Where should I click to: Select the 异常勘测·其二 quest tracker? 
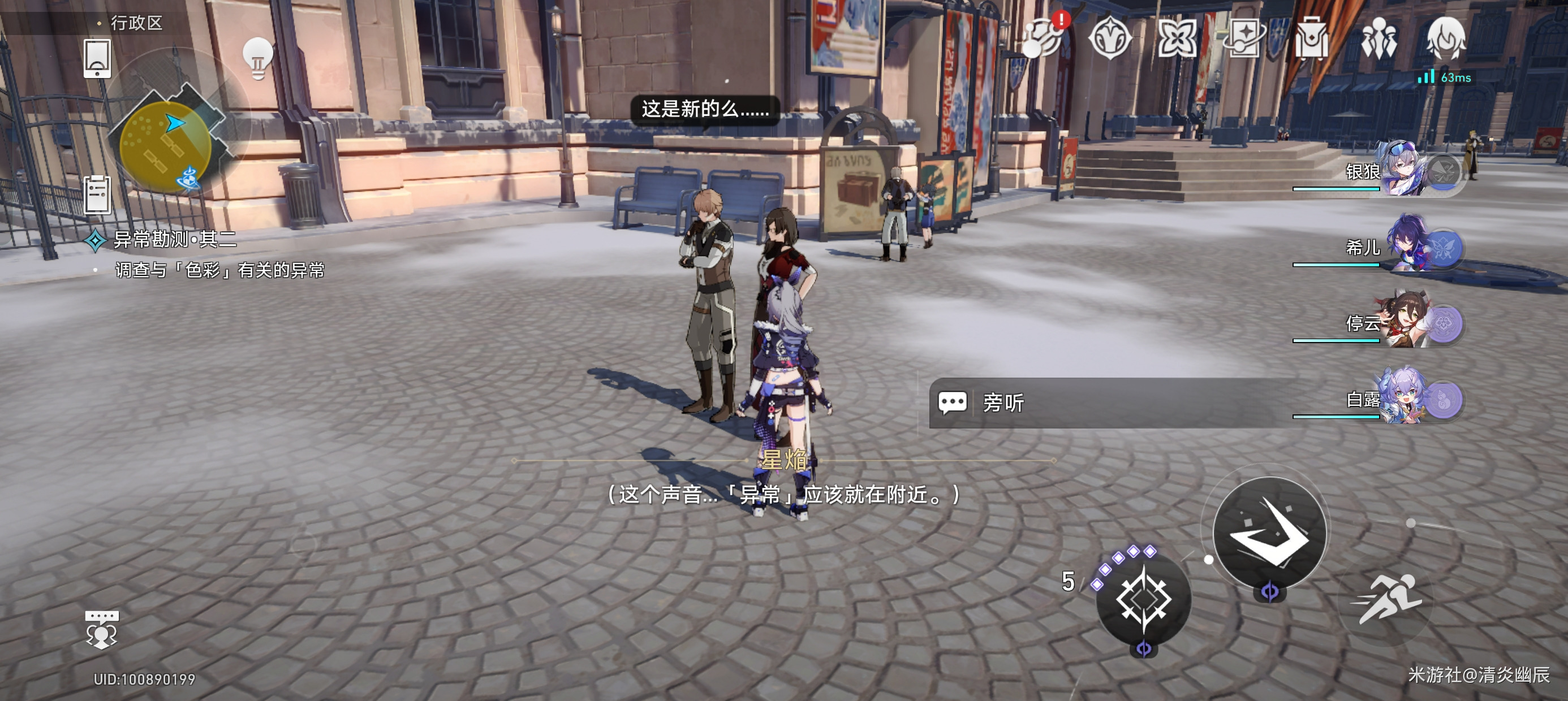click(174, 240)
